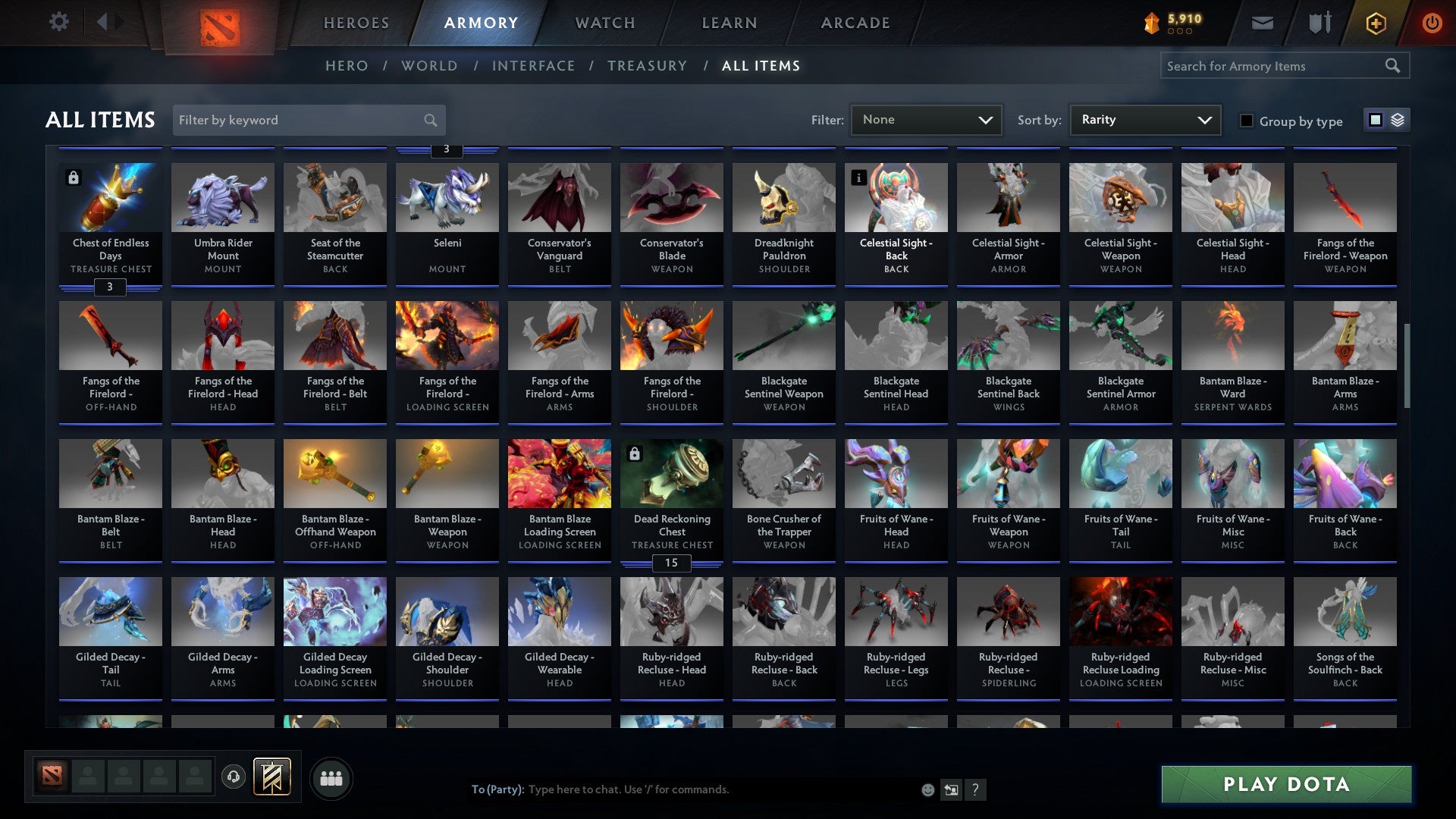Click the shield and sword loadout icon
1456x819 pixels.
1319,22
